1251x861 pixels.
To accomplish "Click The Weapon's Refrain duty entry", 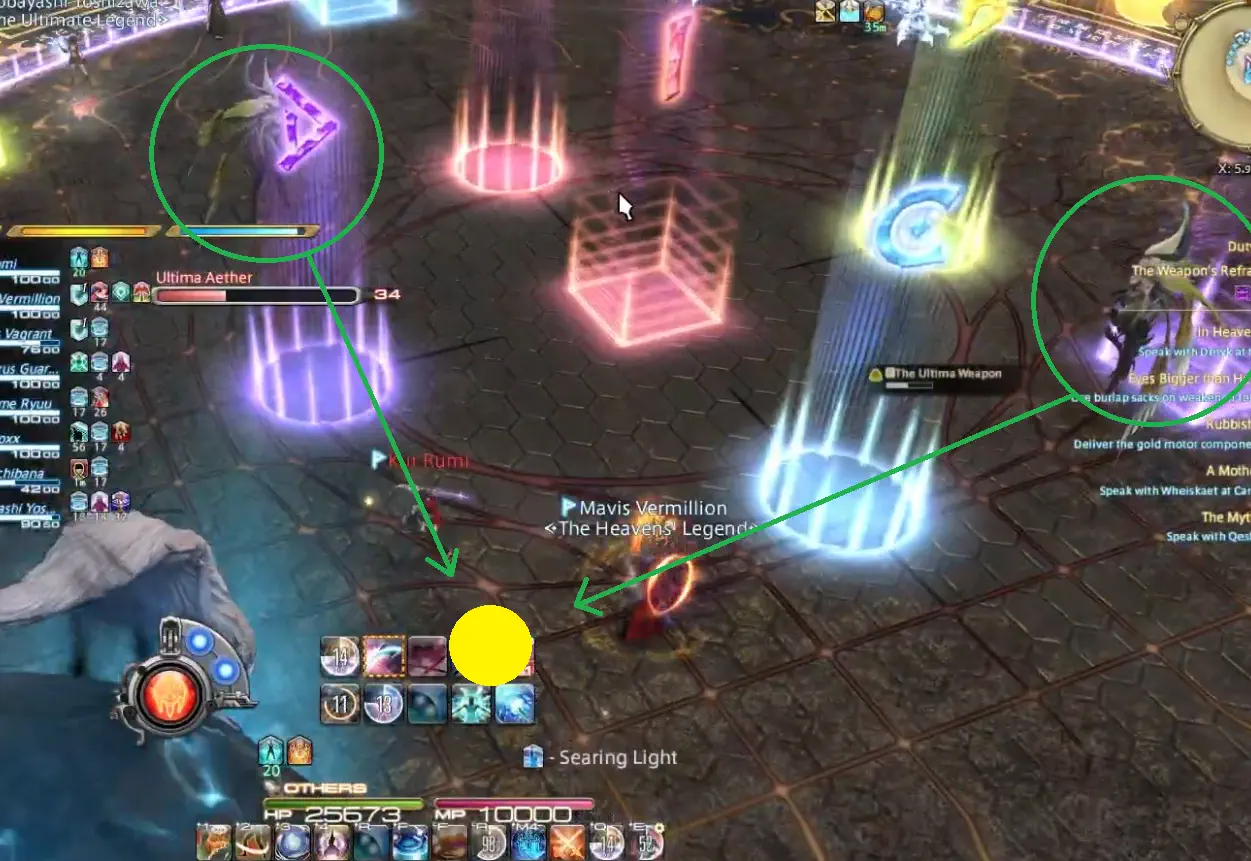I will click(x=1190, y=270).
